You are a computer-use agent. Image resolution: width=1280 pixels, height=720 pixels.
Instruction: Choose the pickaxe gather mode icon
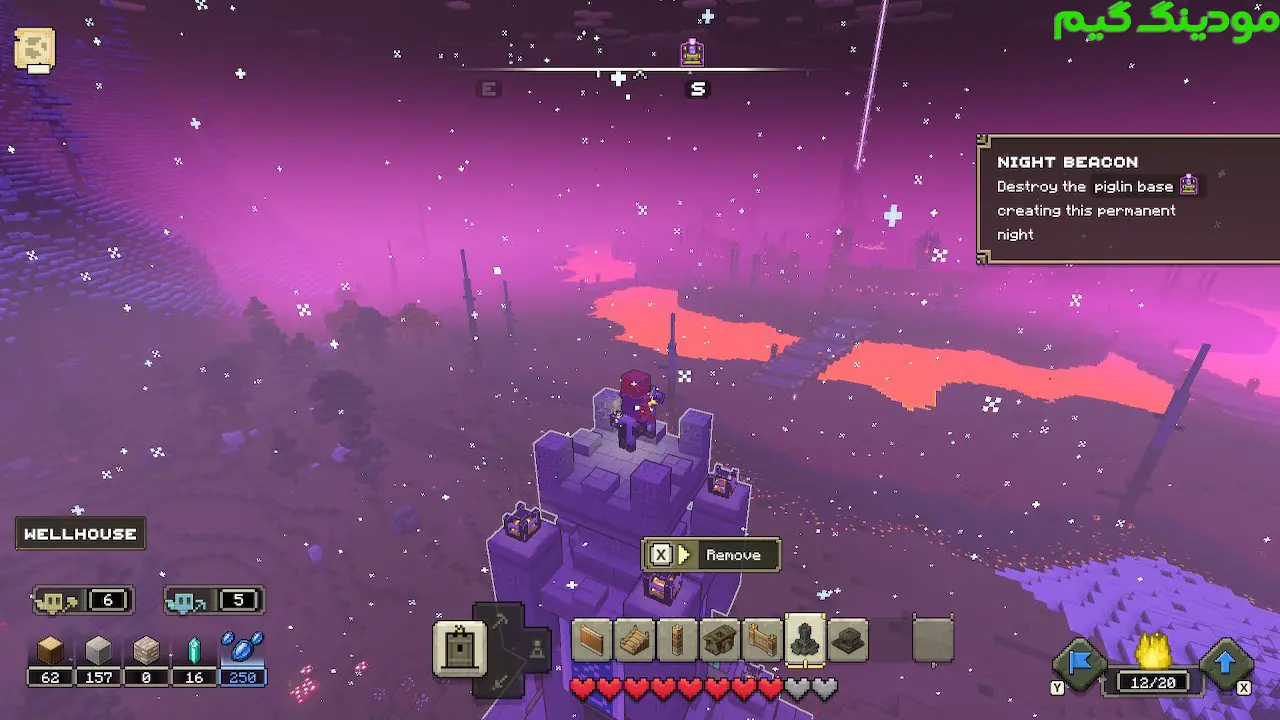[x=499, y=622]
